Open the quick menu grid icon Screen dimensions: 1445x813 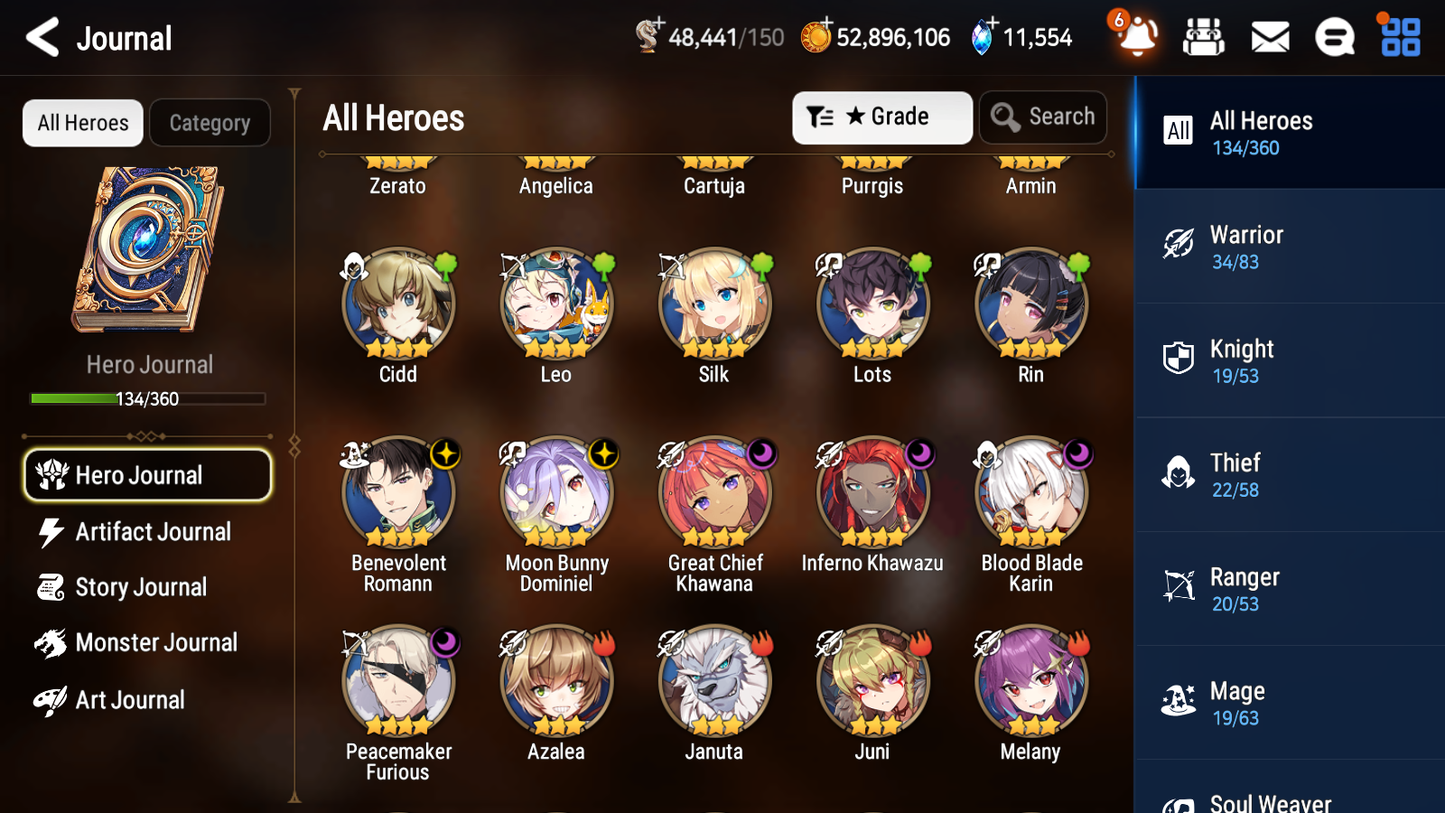[x=1399, y=36]
